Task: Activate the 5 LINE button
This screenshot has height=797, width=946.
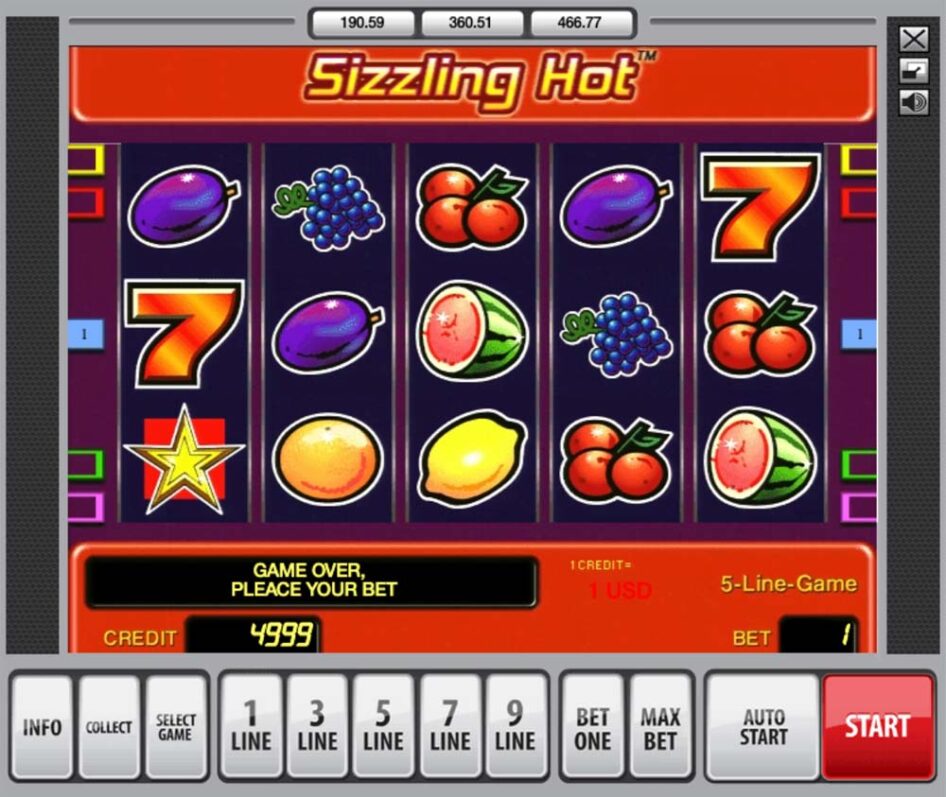Action: [x=383, y=727]
